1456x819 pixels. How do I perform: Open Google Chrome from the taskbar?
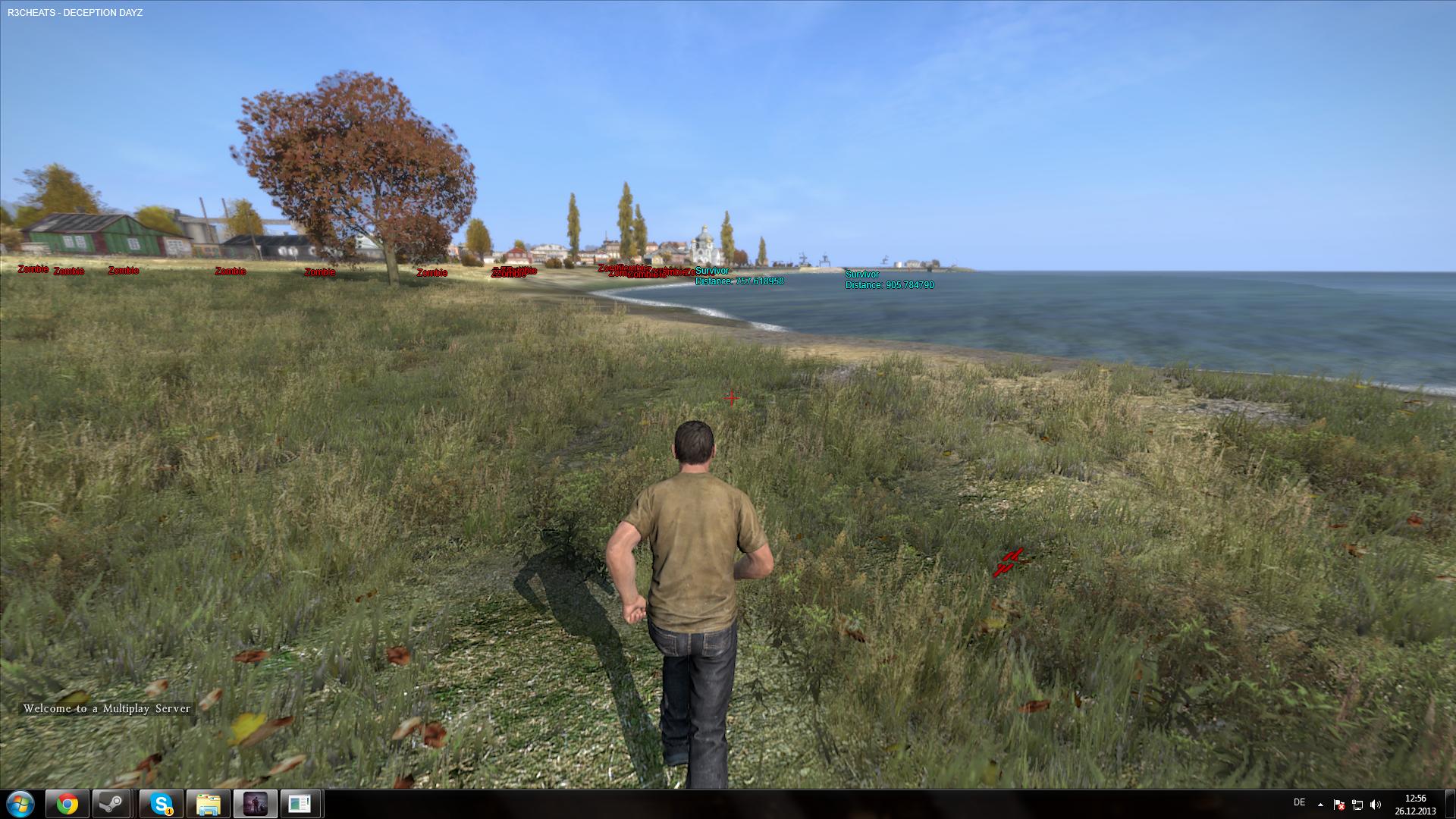pyautogui.click(x=67, y=804)
